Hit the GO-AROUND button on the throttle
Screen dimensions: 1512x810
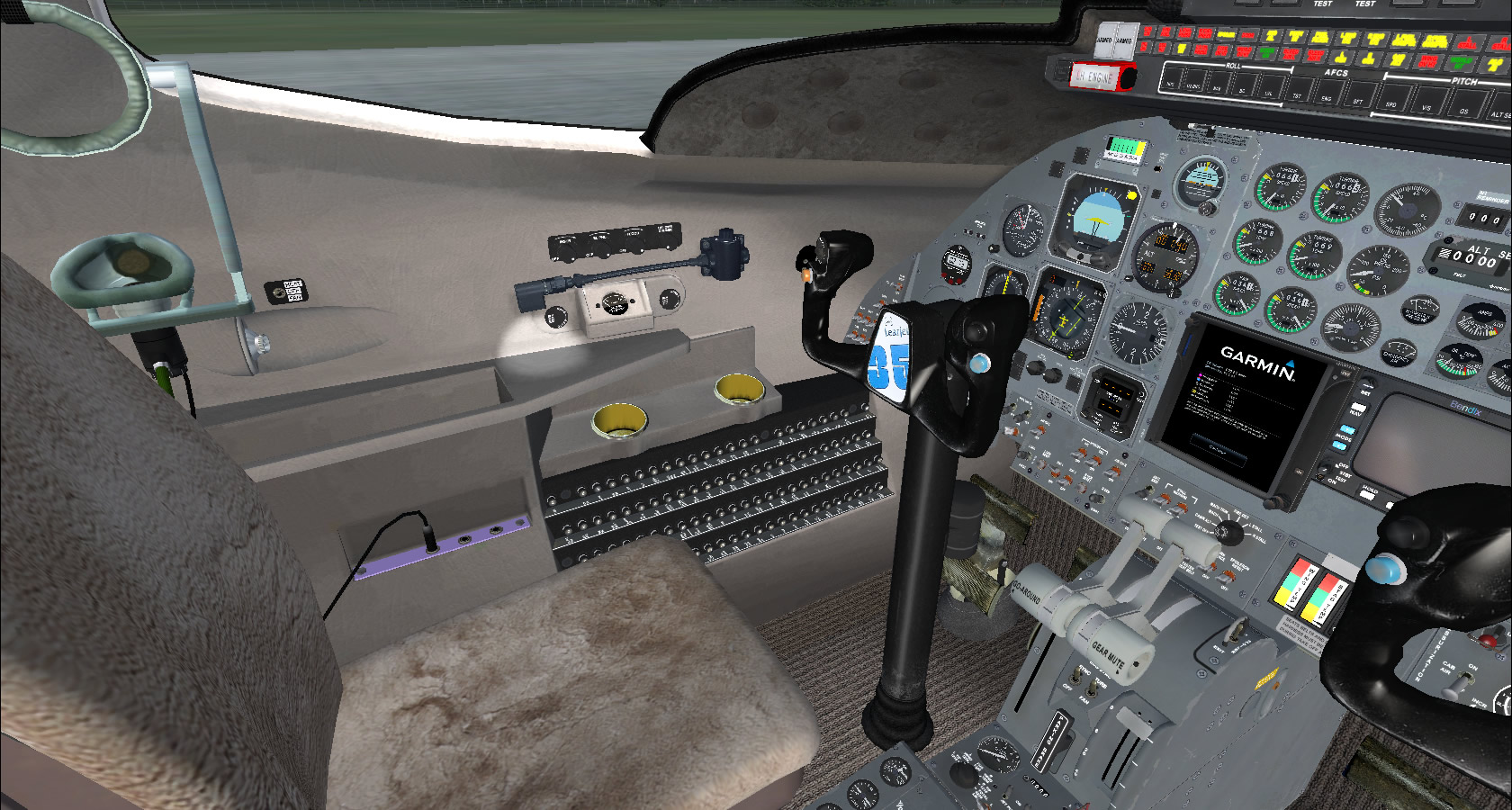pos(1029,592)
